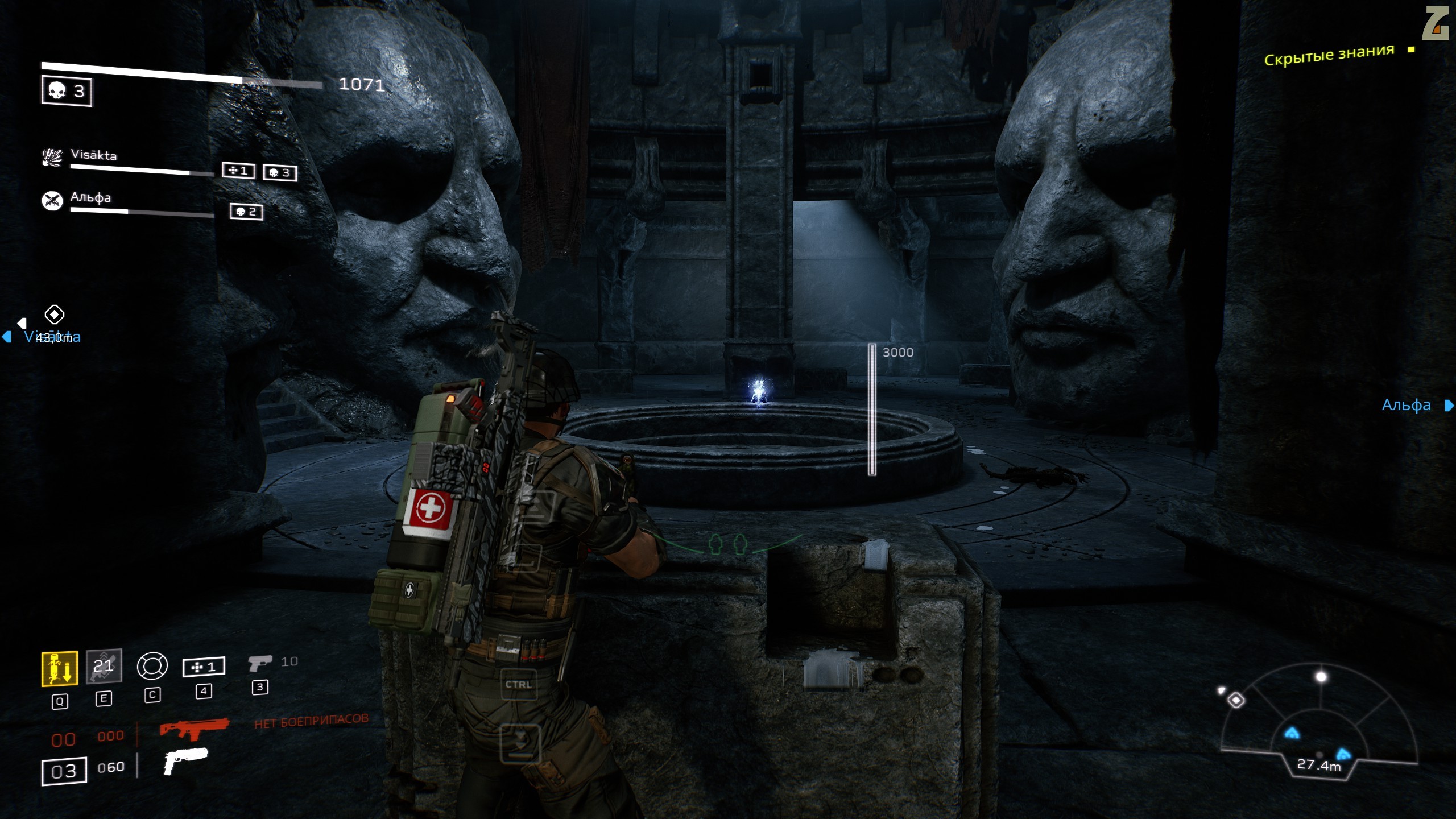Screen dimensions: 1456x819
Task: Switch to the red empty rifle
Action: pyautogui.click(x=194, y=729)
